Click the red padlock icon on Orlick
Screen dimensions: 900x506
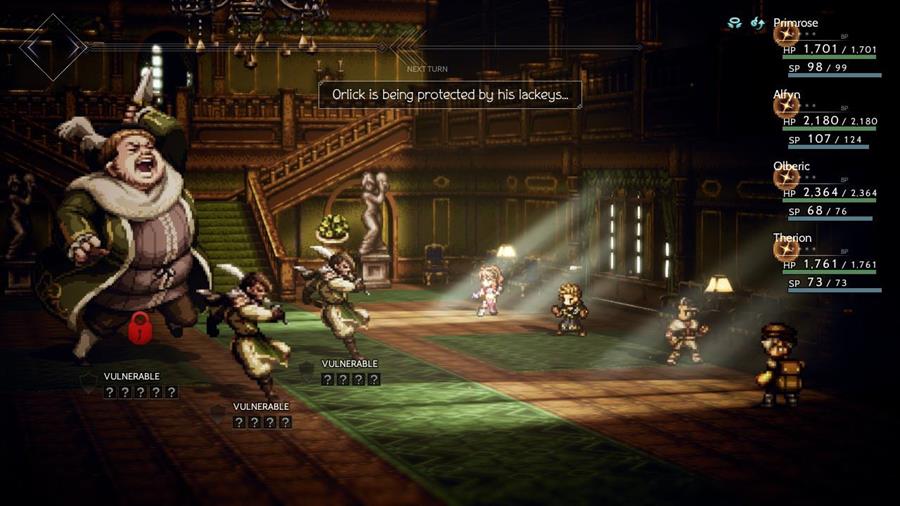click(x=141, y=326)
